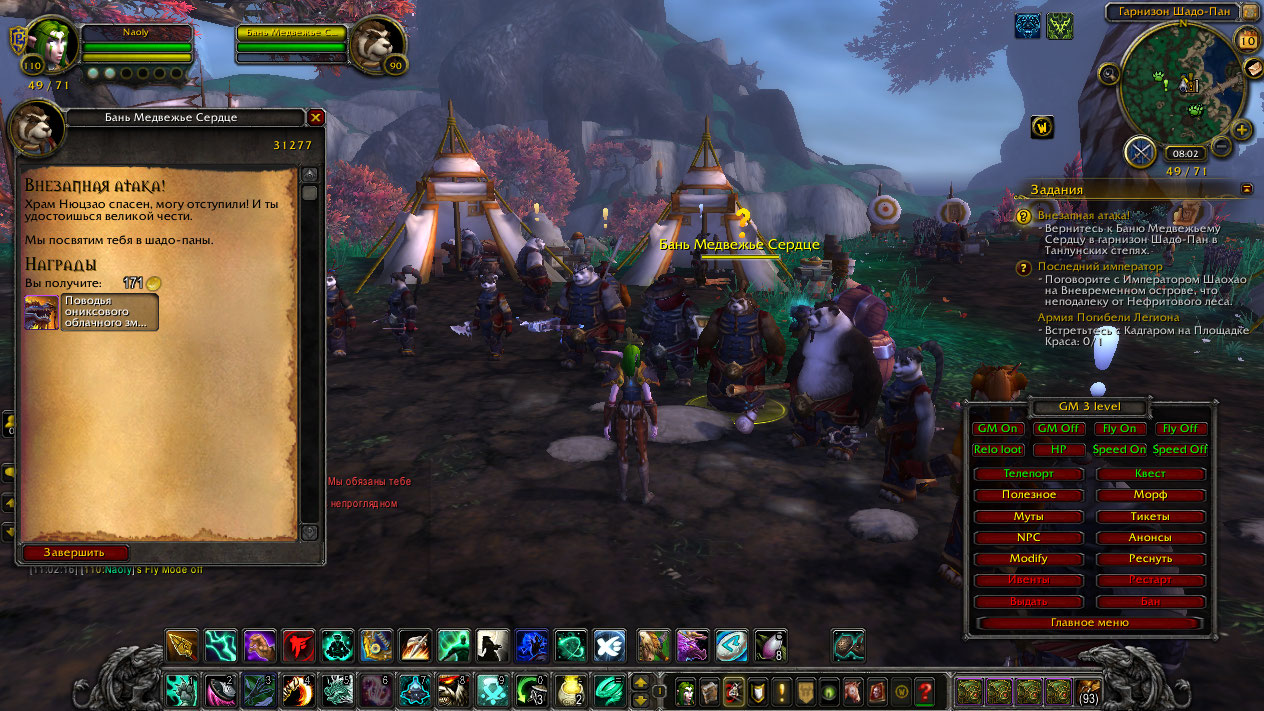Choose the Морф option
Viewport: 1264px width, 711px height.
pyautogui.click(x=1150, y=495)
